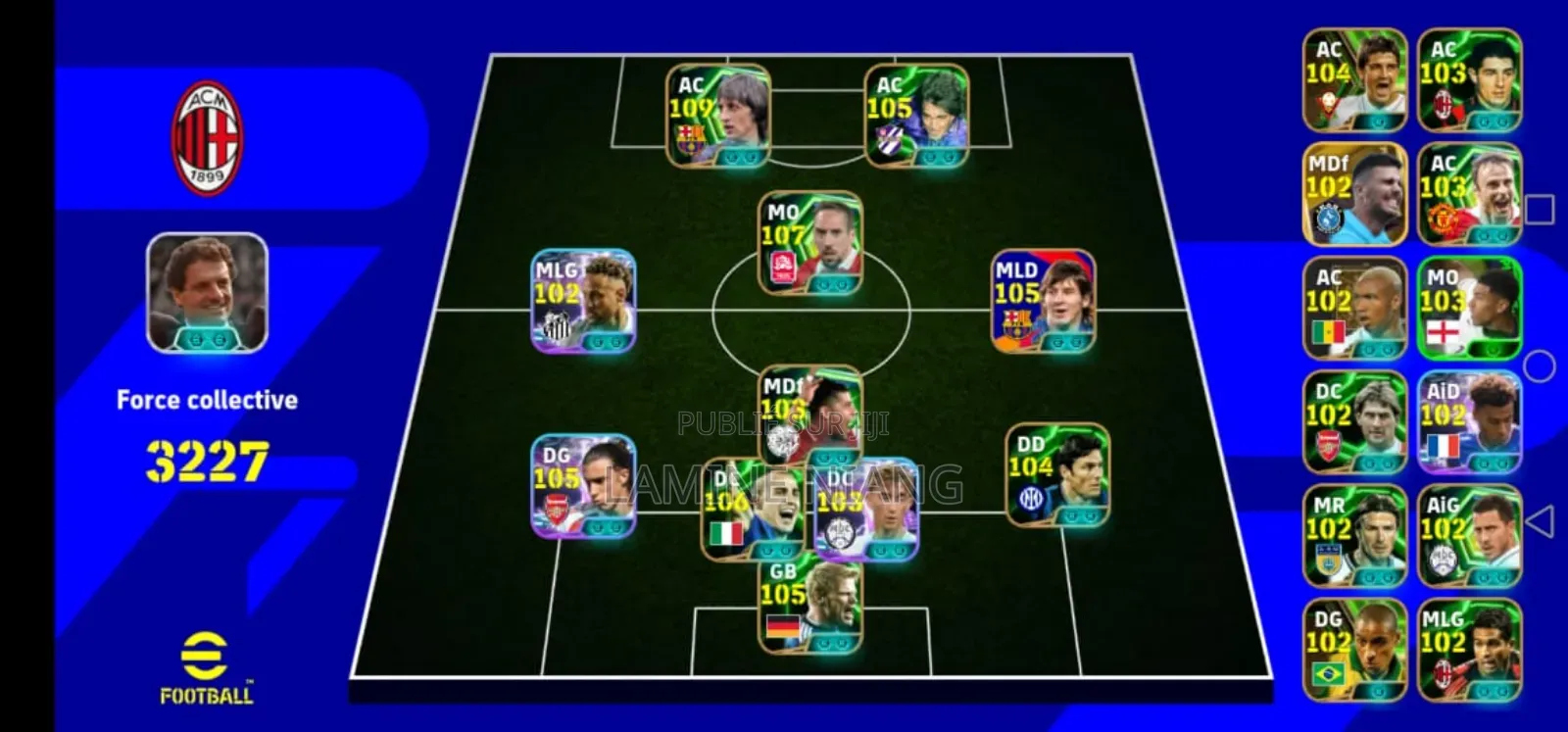Select the AC 109 striker card
Viewport: 1568px width, 732px height.
716,115
